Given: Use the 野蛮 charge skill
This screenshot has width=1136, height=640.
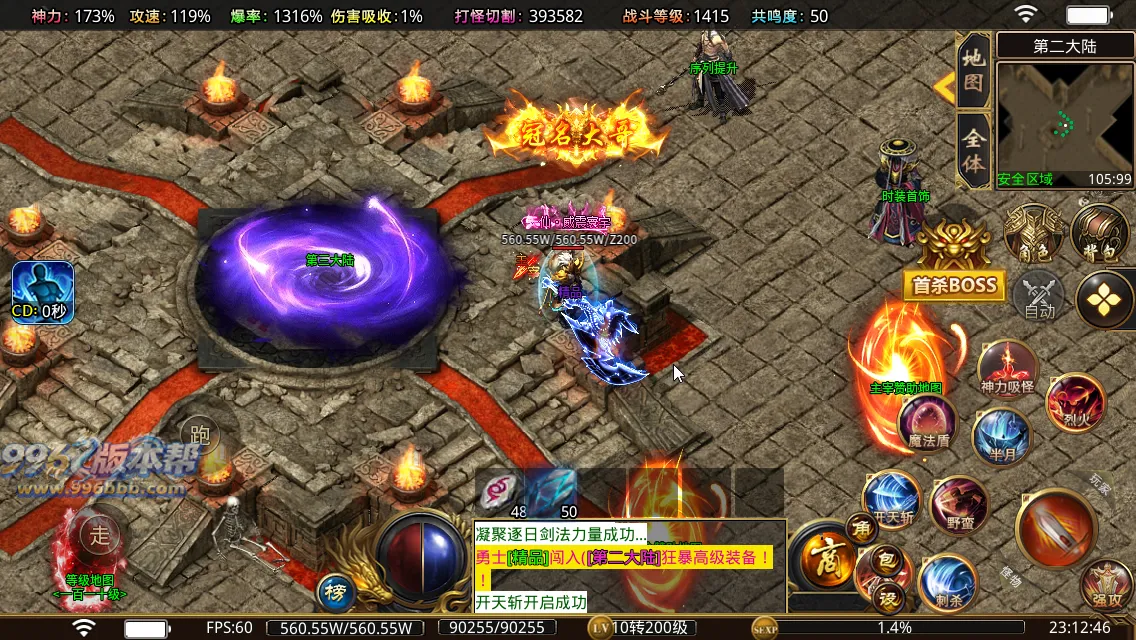Looking at the screenshot, I should tap(958, 505).
